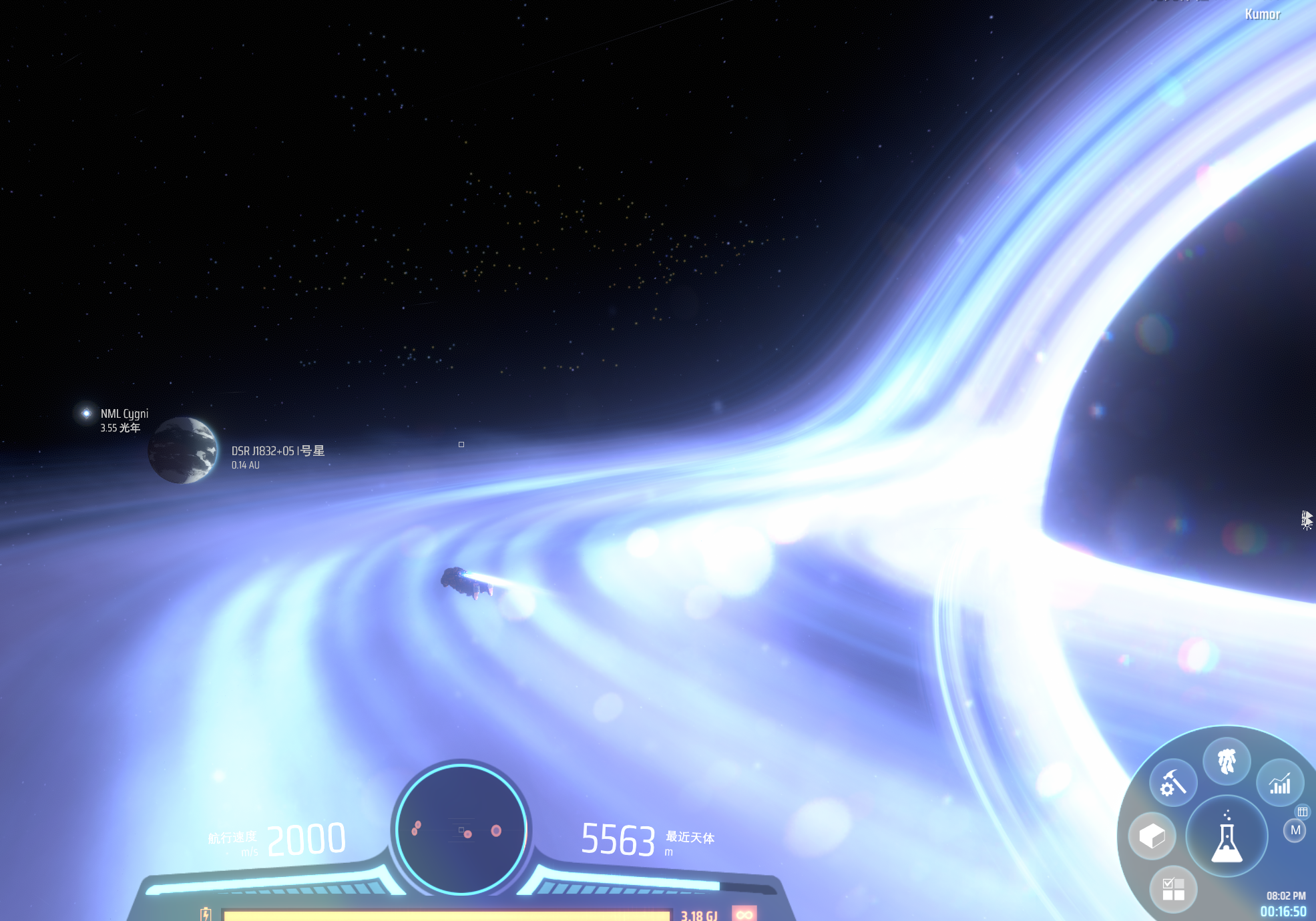Open the cube replicator button
The height and width of the screenshot is (921, 1316).
tap(1152, 836)
